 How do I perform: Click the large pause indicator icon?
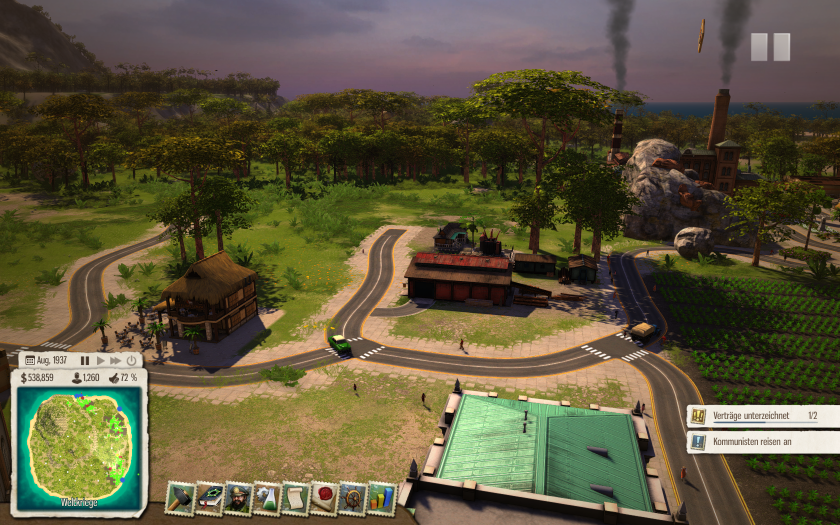click(770, 47)
